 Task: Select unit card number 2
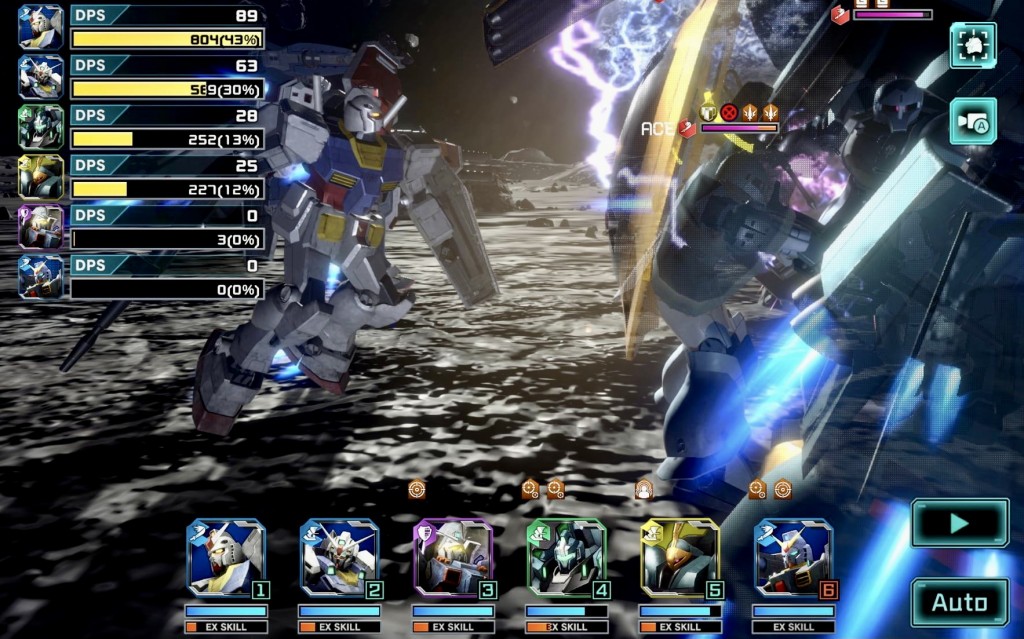coord(340,558)
